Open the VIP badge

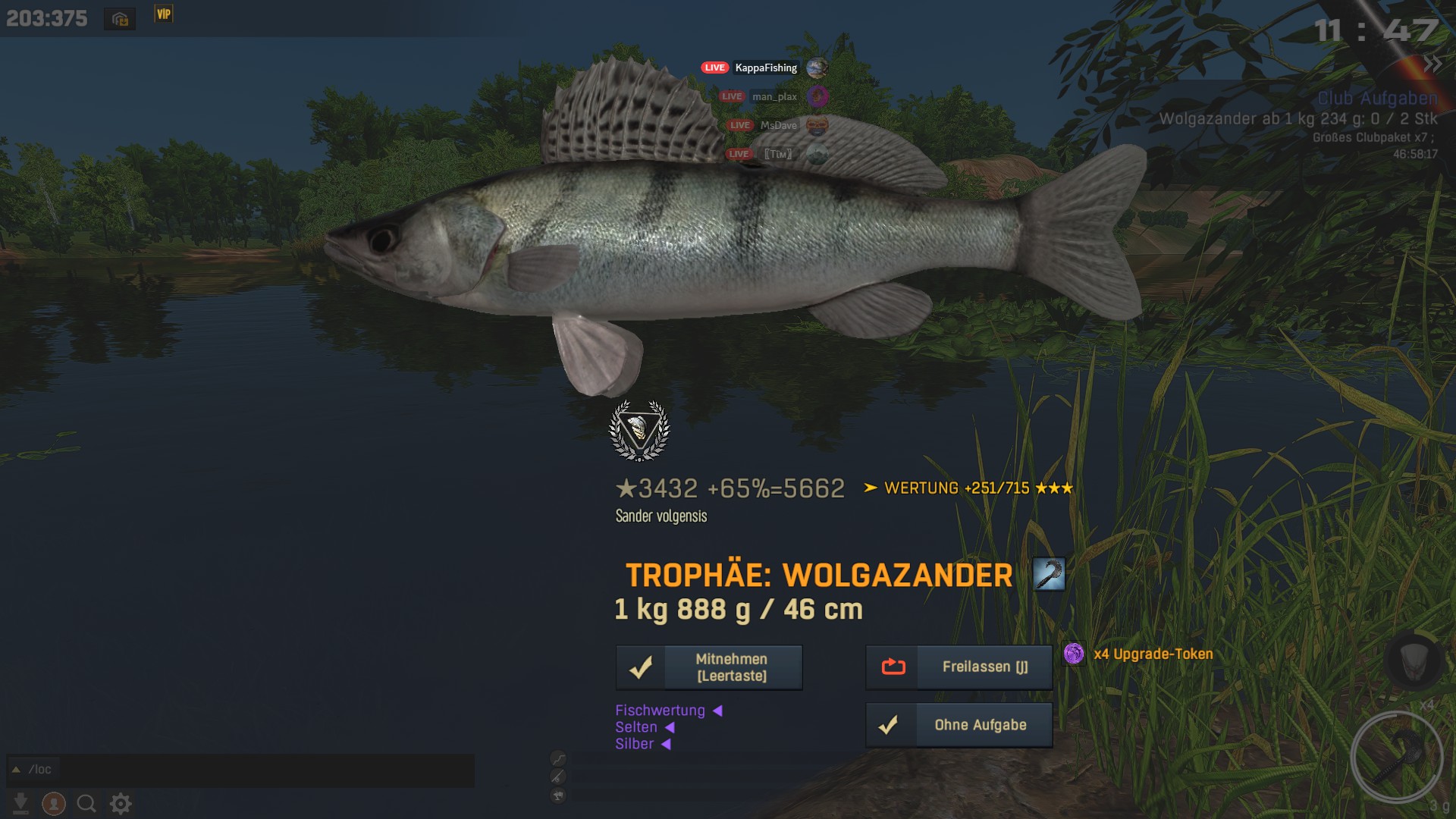(x=164, y=14)
